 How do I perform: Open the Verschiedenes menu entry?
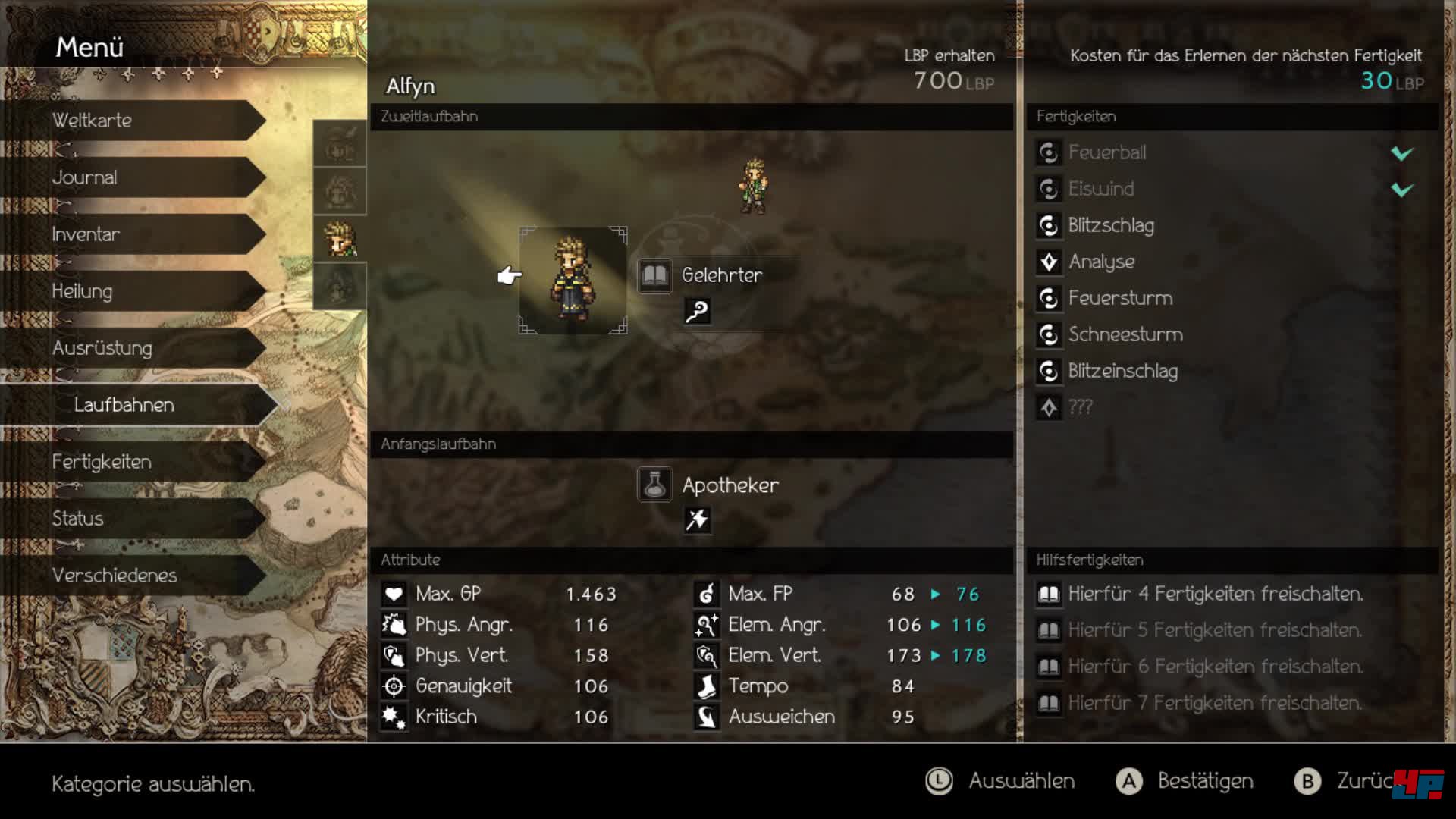[136, 576]
